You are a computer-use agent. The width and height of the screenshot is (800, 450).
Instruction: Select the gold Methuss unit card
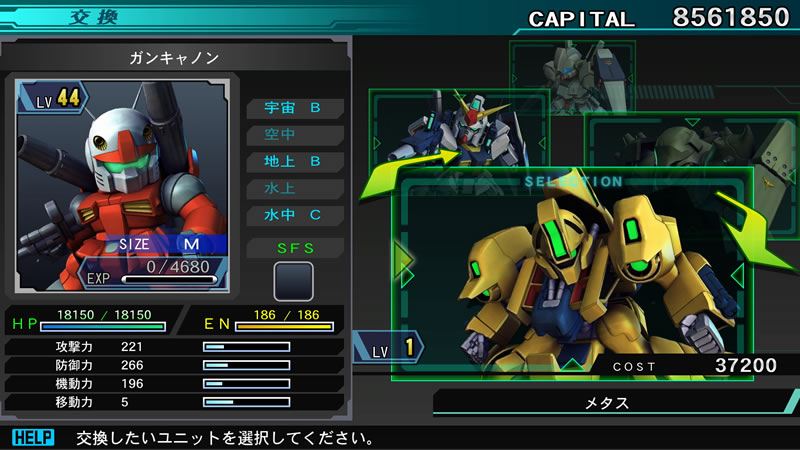570,275
